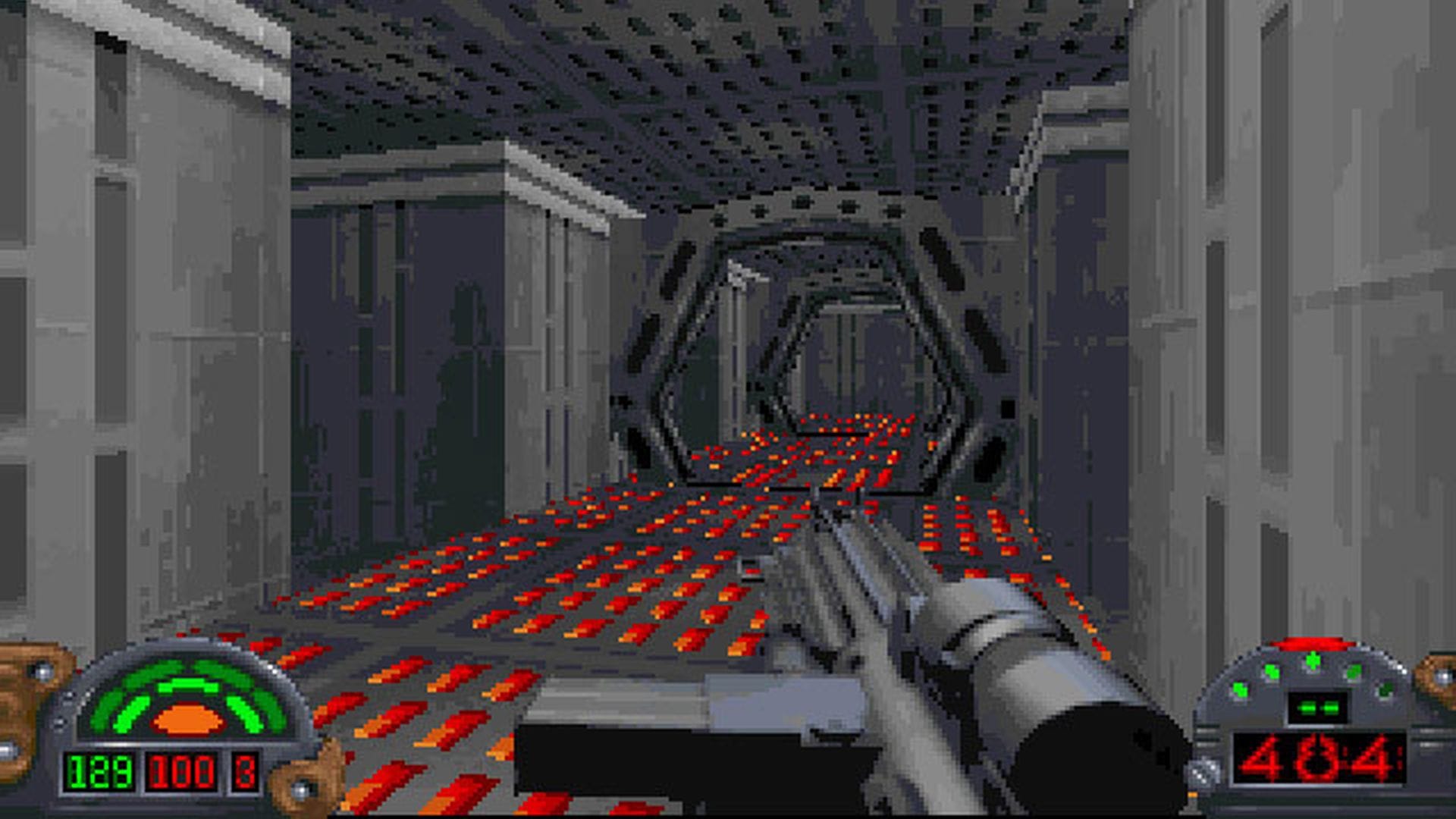The height and width of the screenshot is (819, 1456).
Task: Toggle the leftmost green status light
Action: pos(1240,690)
